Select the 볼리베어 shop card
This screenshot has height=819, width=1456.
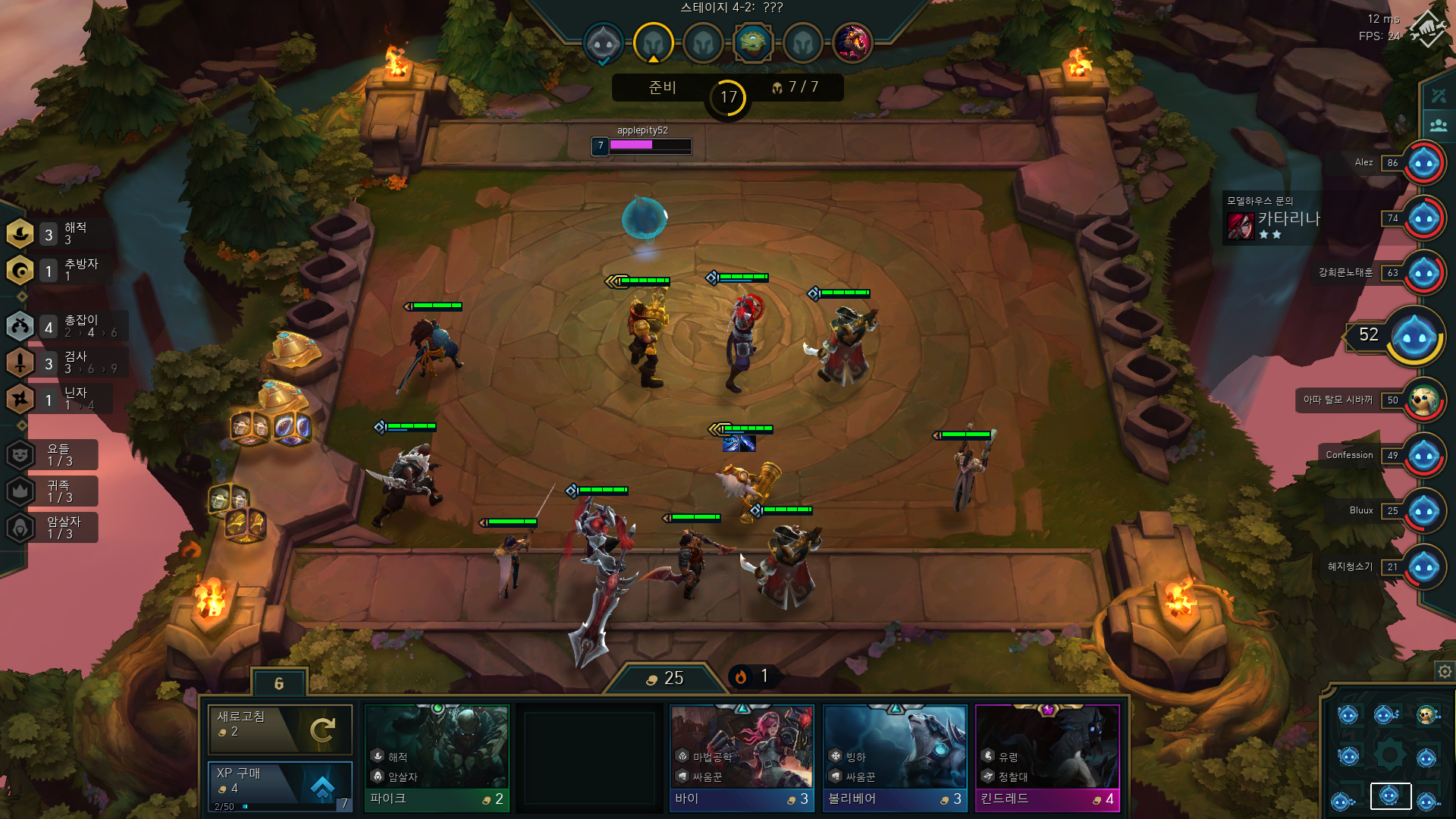click(x=895, y=758)
